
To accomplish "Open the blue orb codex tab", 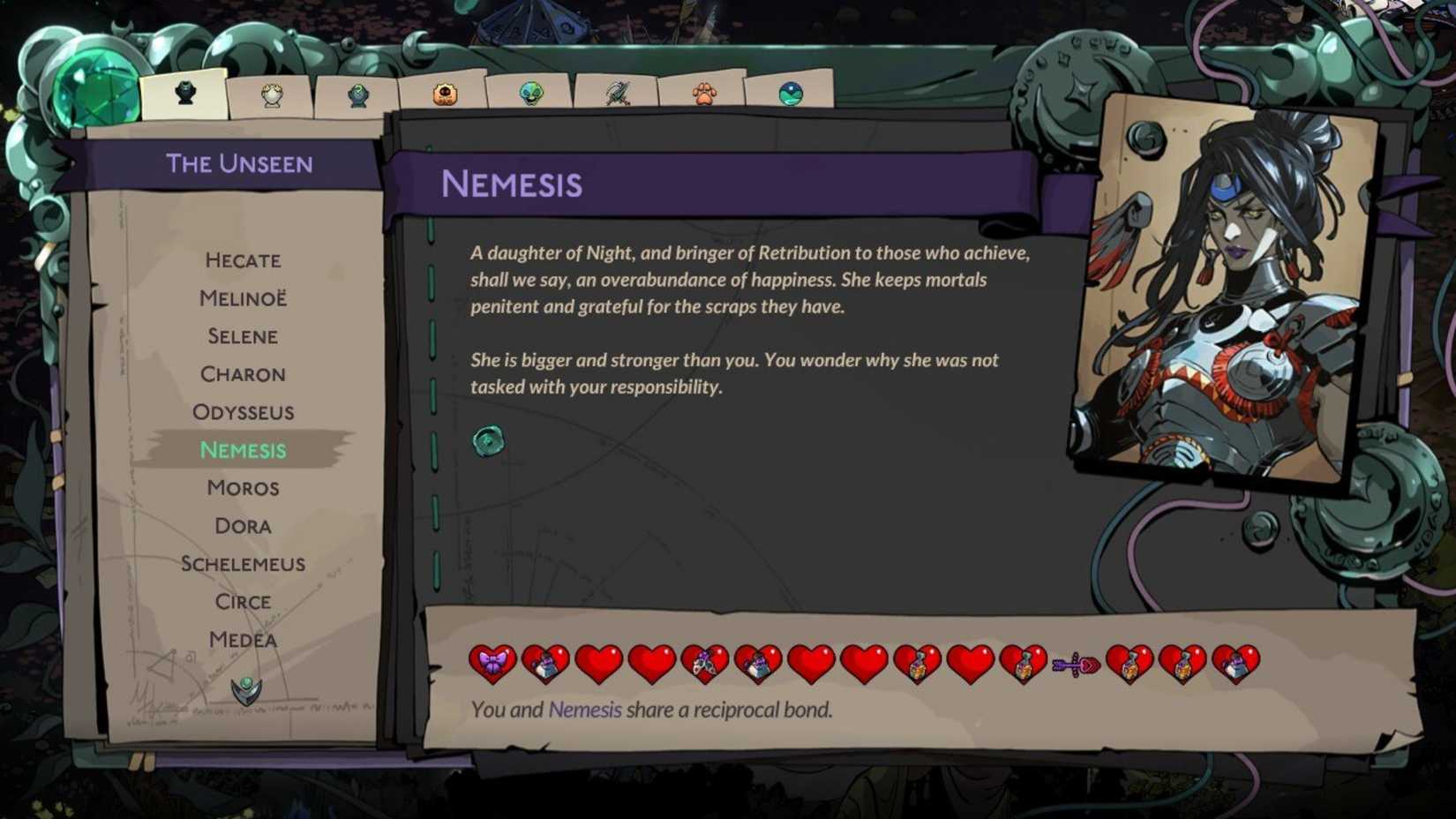I will pos(790,91).
